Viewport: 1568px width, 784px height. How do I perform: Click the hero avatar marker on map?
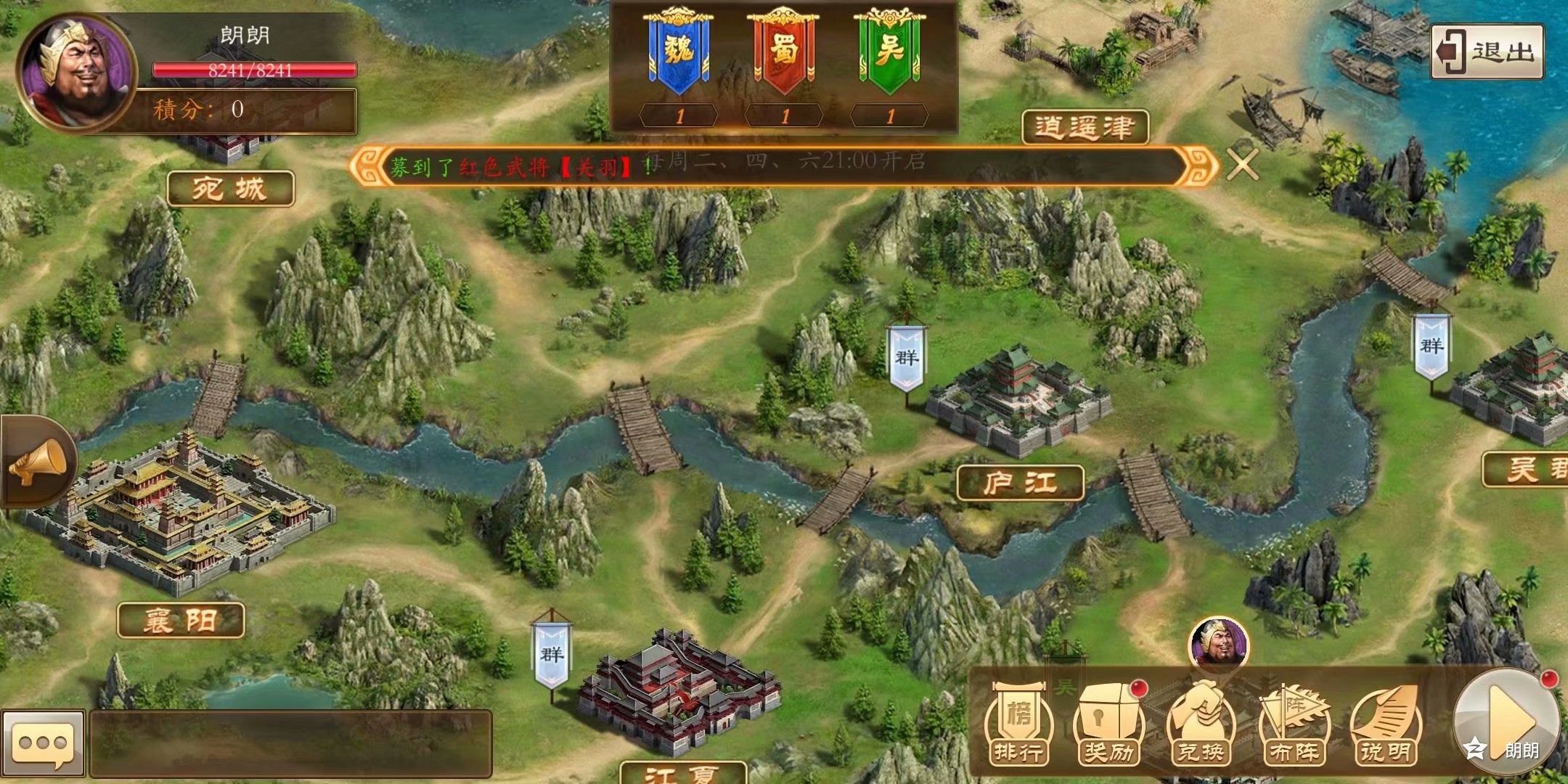pos(1218,643)
